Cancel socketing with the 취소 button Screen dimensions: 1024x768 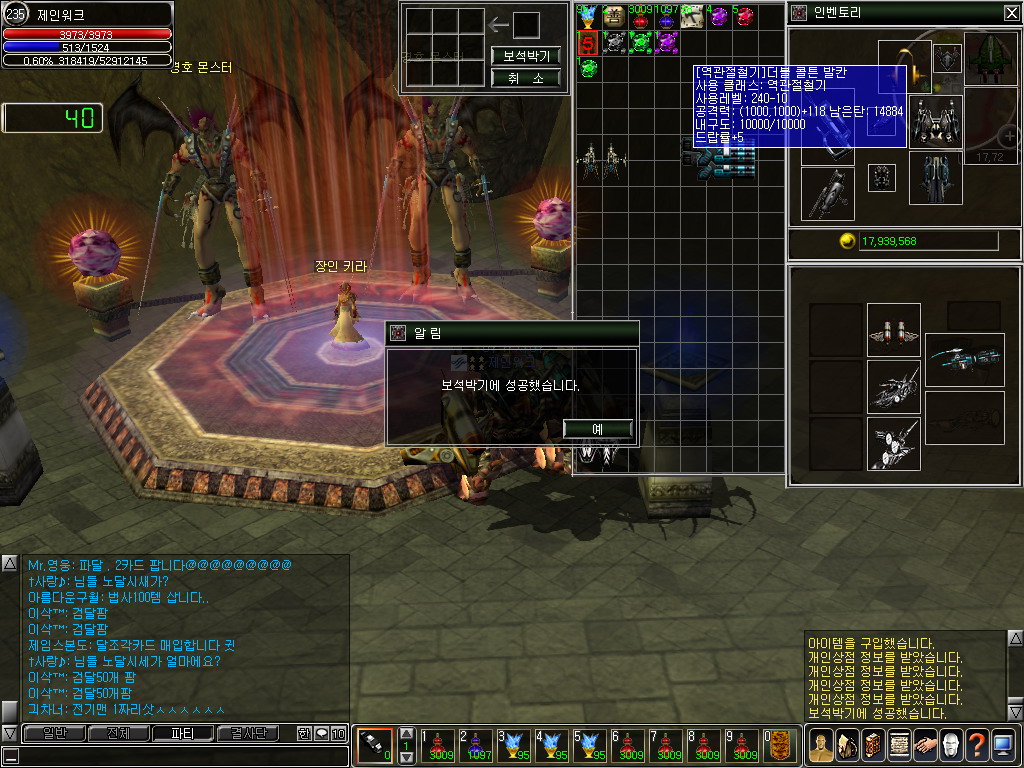click(525, 78)
